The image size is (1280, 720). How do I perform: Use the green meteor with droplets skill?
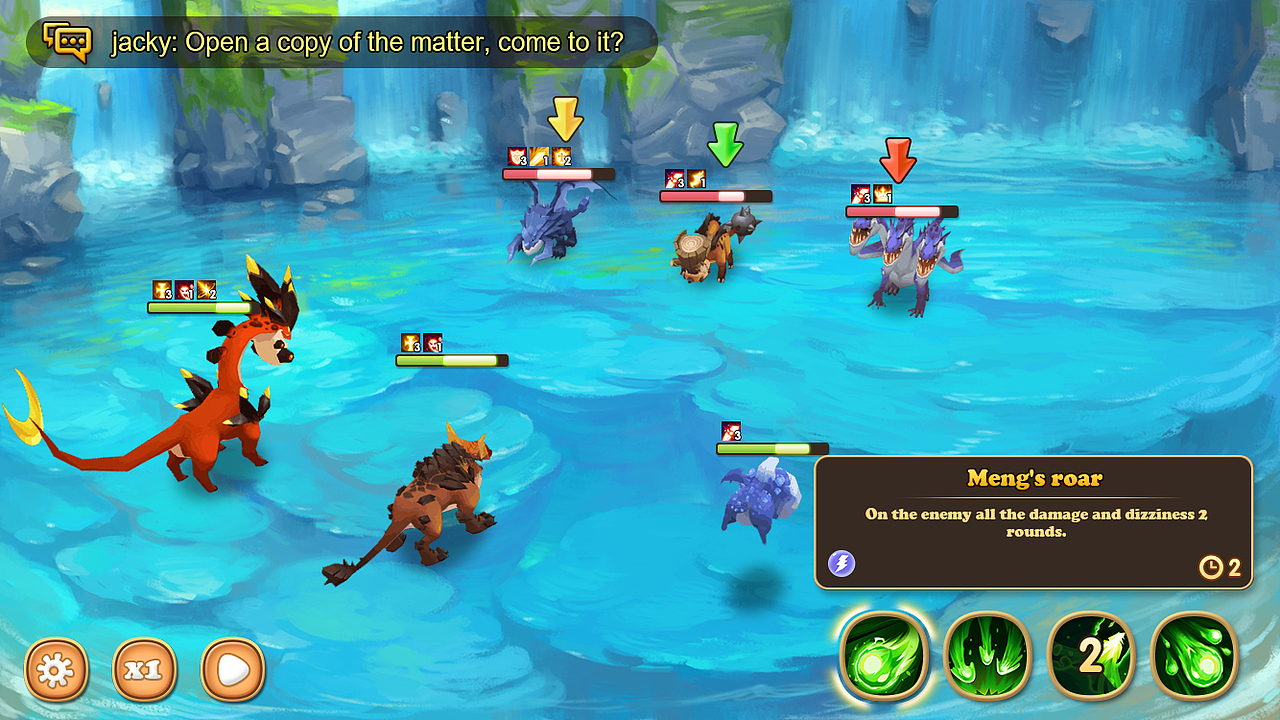pyautogui.click(x=1195, y=656)
